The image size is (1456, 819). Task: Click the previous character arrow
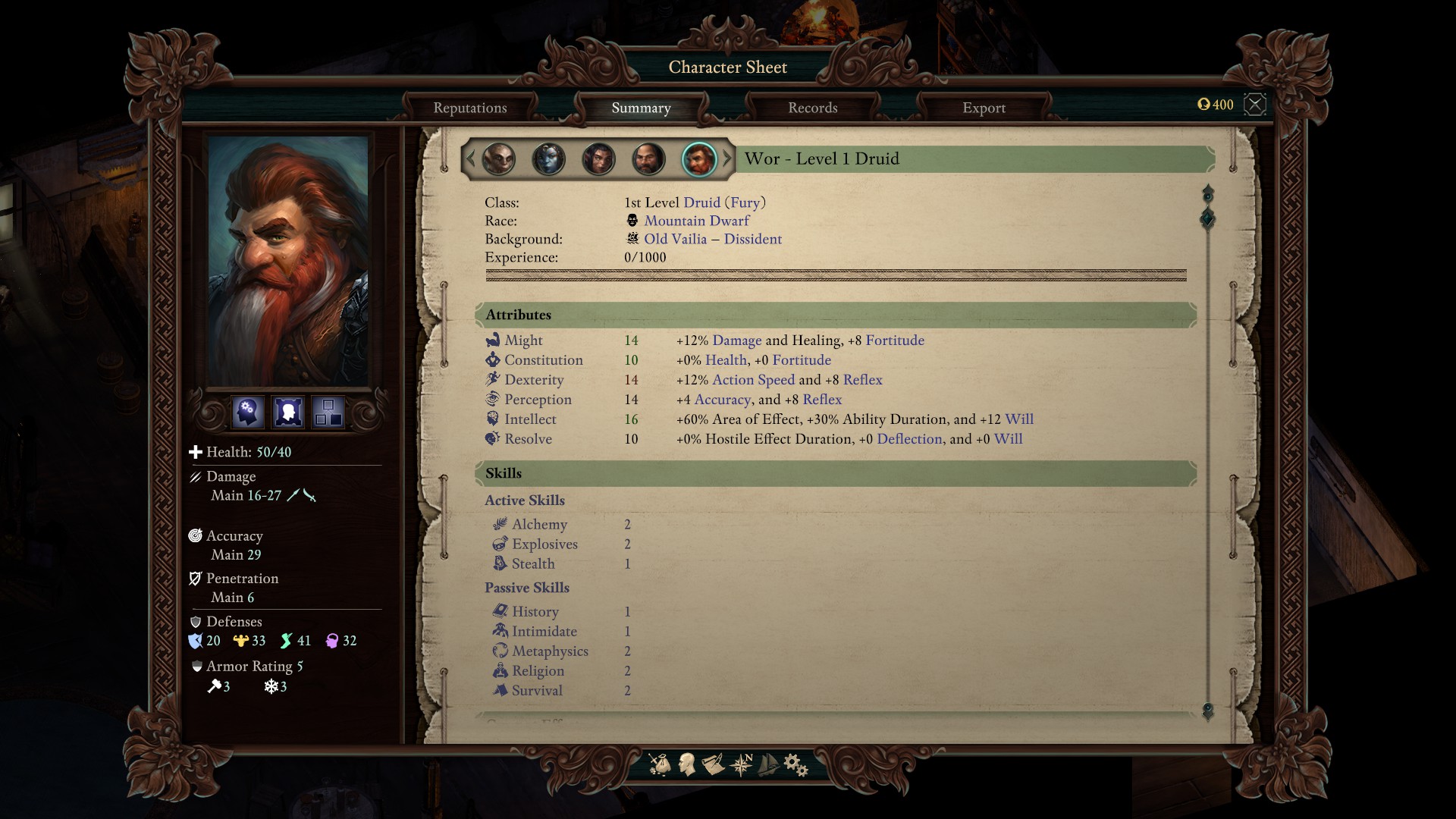tap(470, 158)
